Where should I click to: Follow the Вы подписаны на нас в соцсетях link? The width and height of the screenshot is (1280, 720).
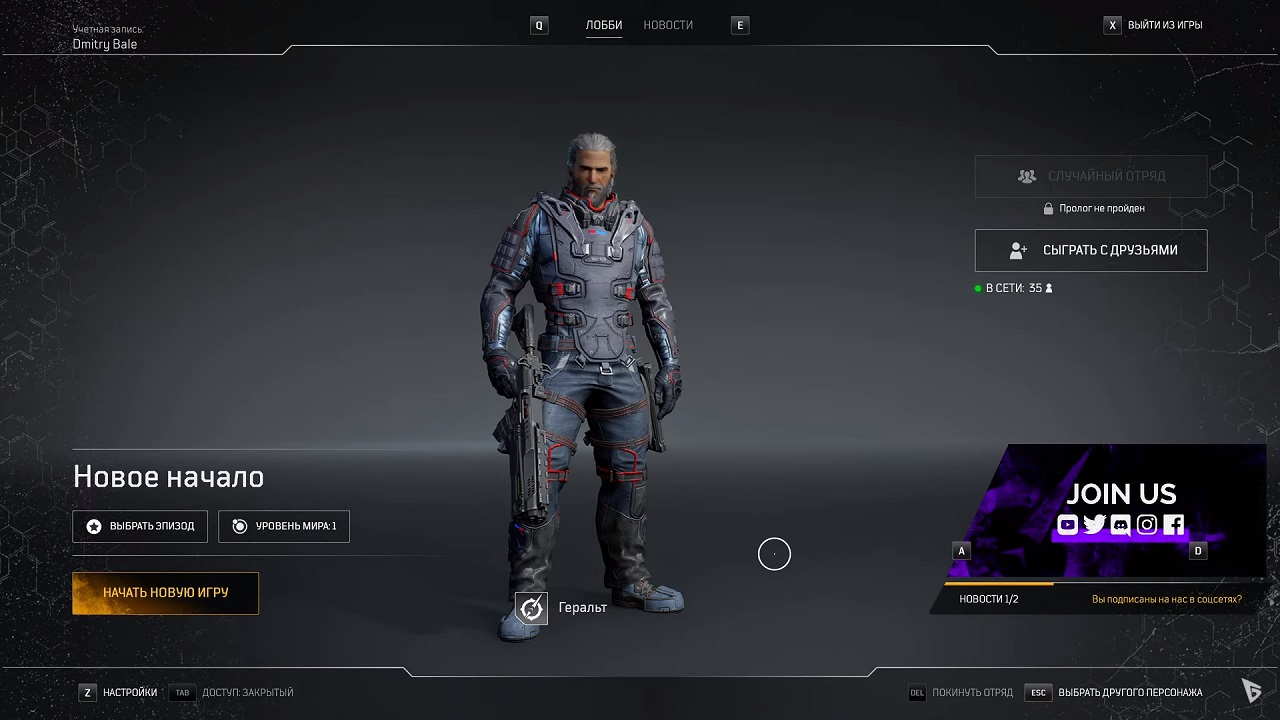[1166, 599]
